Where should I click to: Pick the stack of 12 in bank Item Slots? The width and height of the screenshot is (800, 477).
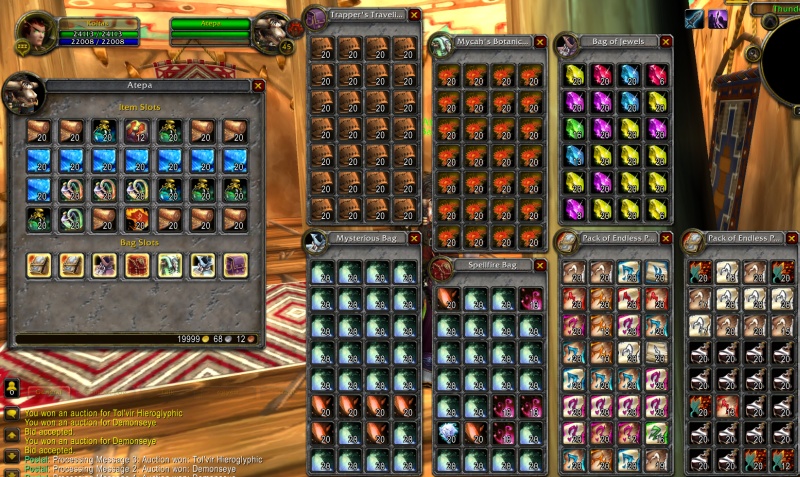coord(138,131)
